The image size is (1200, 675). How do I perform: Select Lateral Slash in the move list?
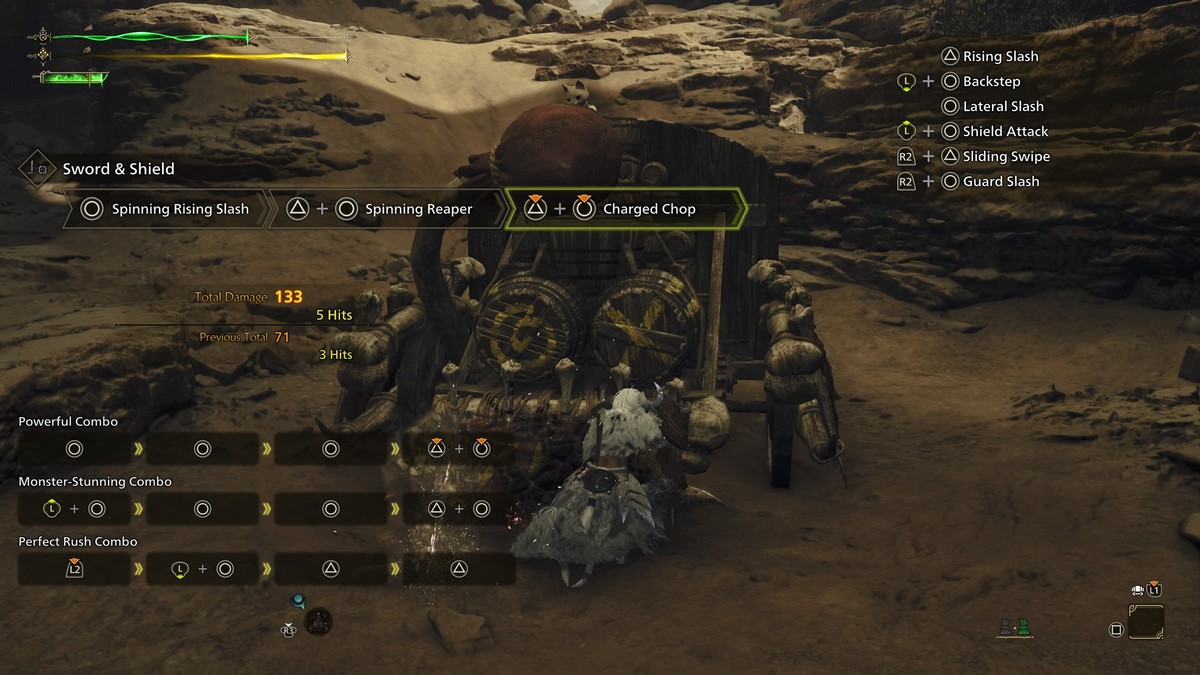click(x=1002, y=107)
